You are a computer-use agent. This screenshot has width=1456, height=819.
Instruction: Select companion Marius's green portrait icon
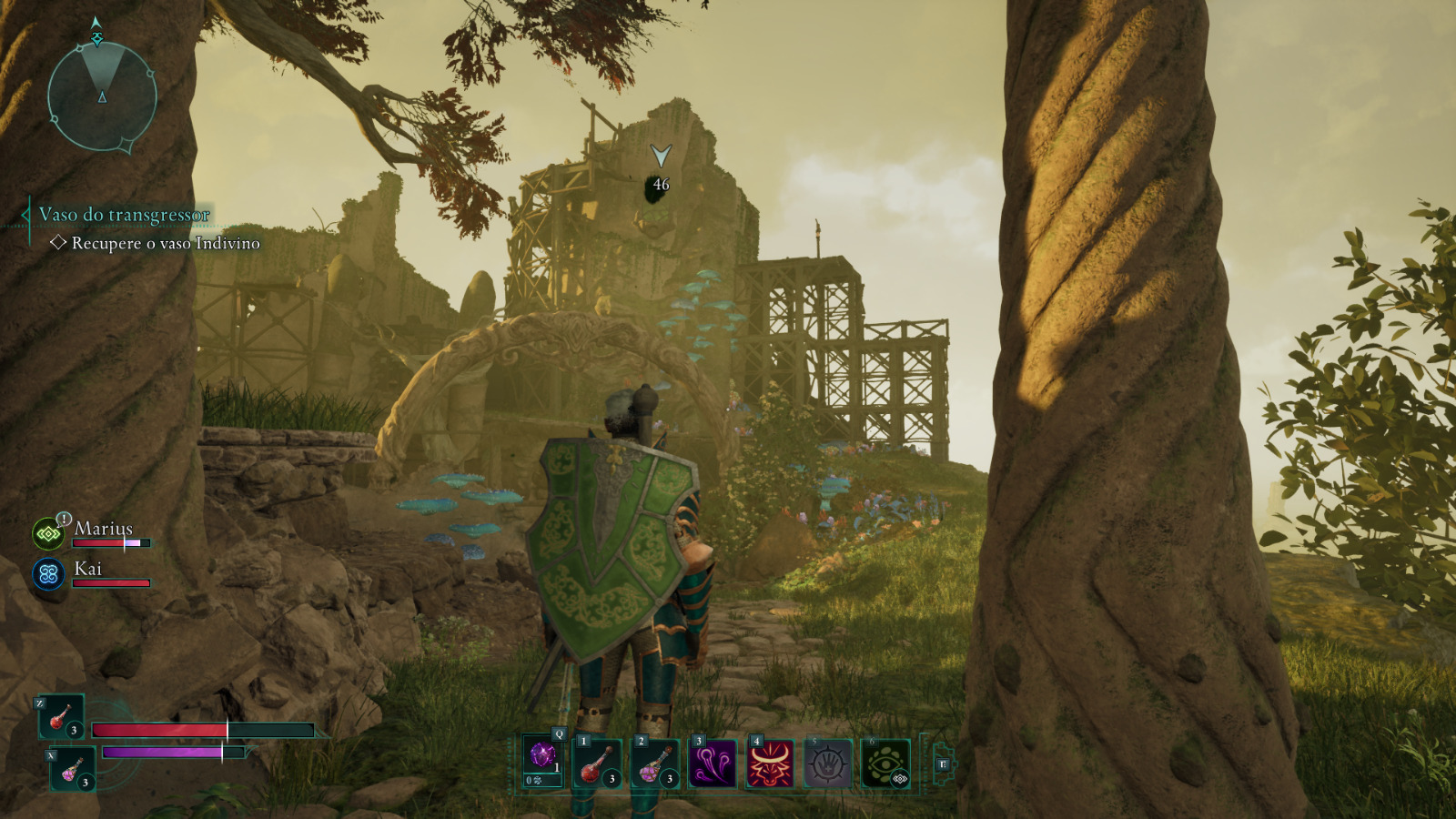coord(48,534)
